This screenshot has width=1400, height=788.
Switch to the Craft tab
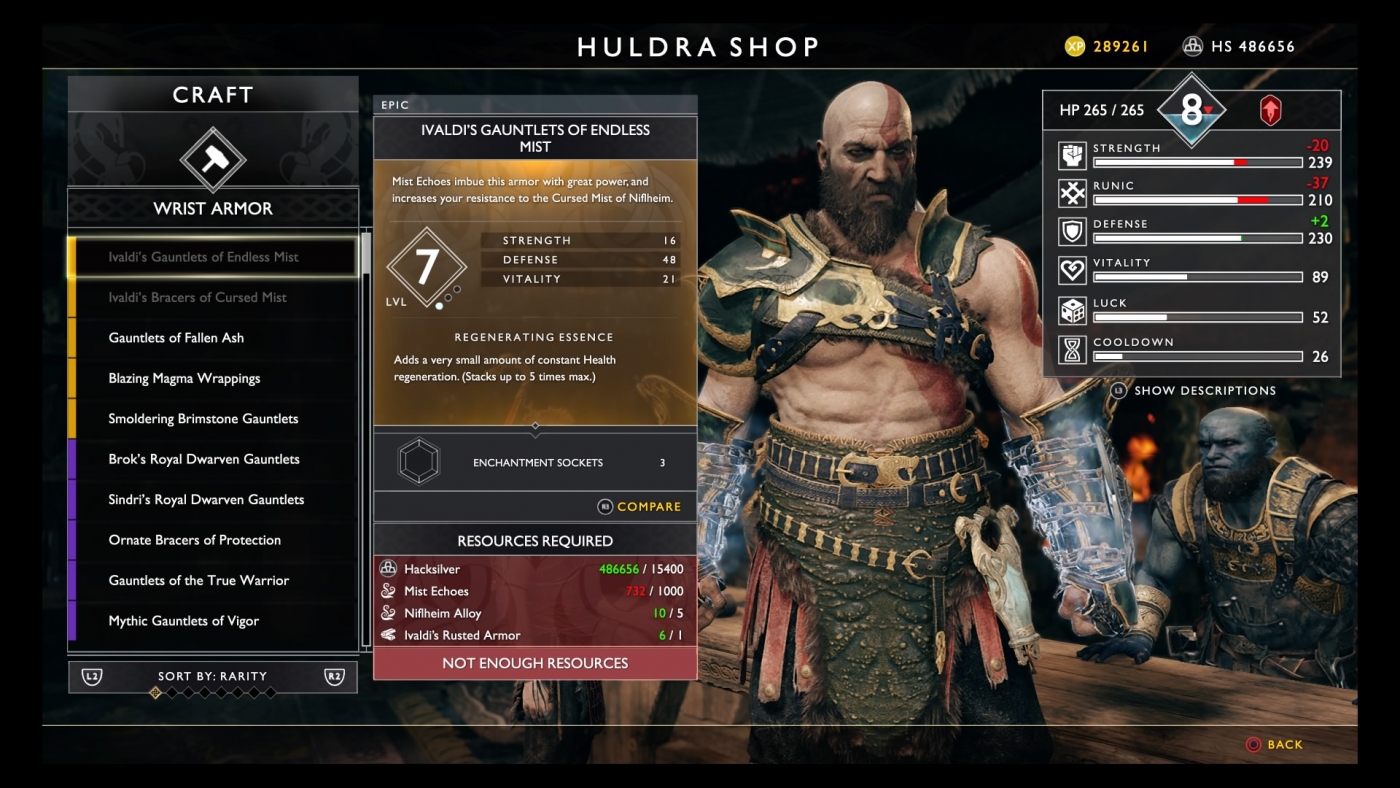pyautogui.click(x=212, y=95)
